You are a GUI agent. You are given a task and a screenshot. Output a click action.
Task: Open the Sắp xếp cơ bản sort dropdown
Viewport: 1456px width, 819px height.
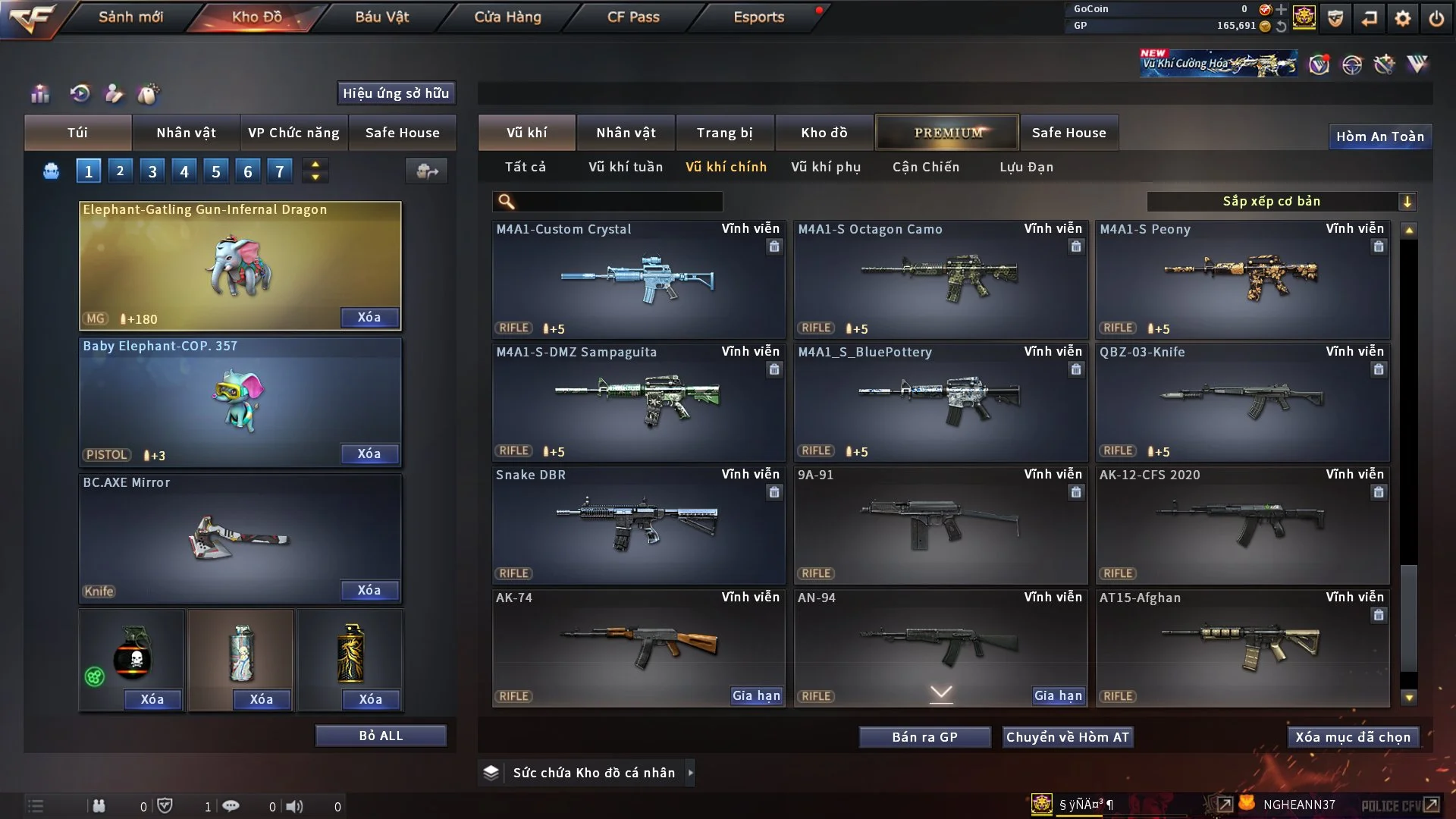(1281, 201)
